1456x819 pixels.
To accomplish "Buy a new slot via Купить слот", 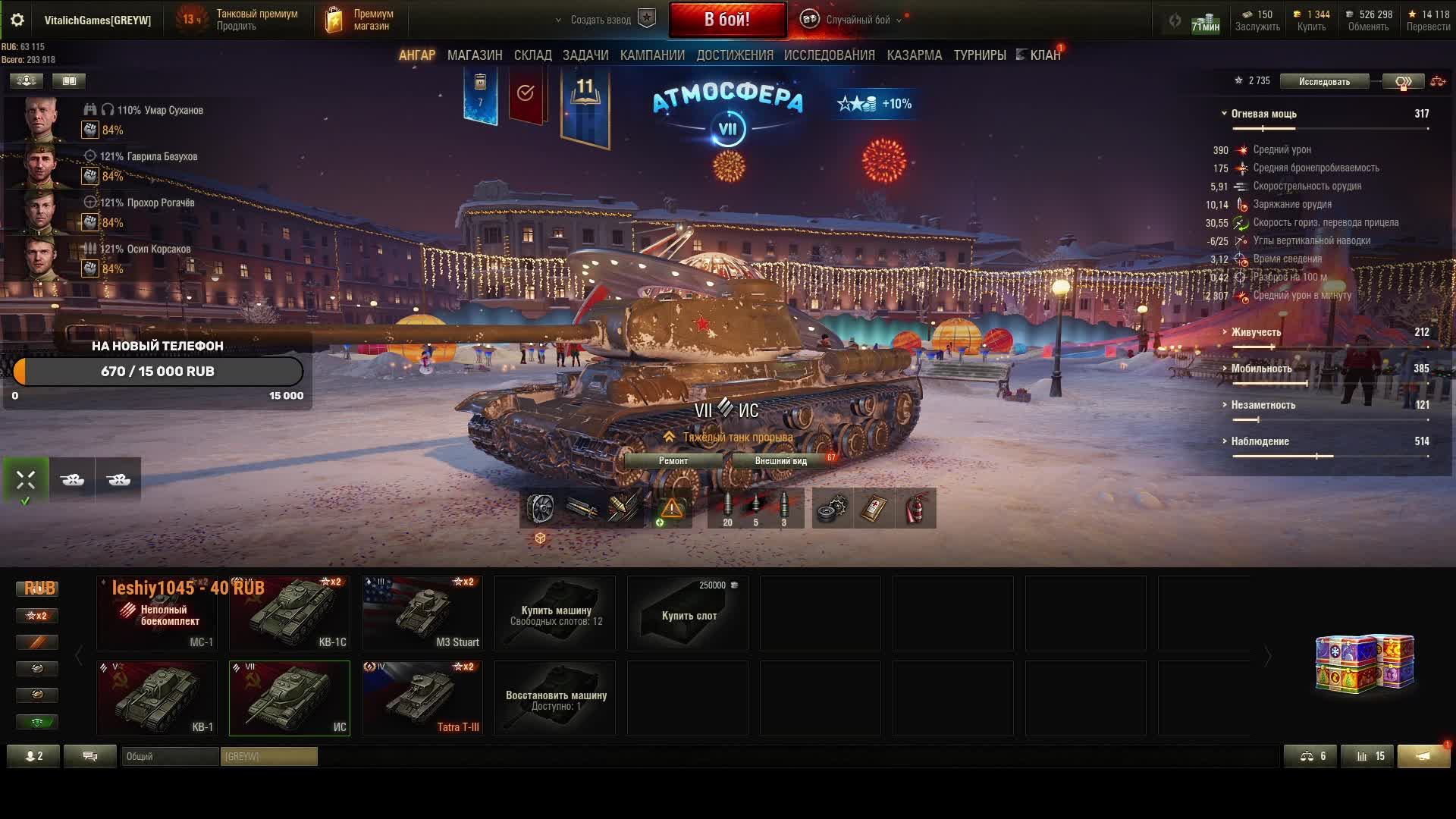I will 688,613.
